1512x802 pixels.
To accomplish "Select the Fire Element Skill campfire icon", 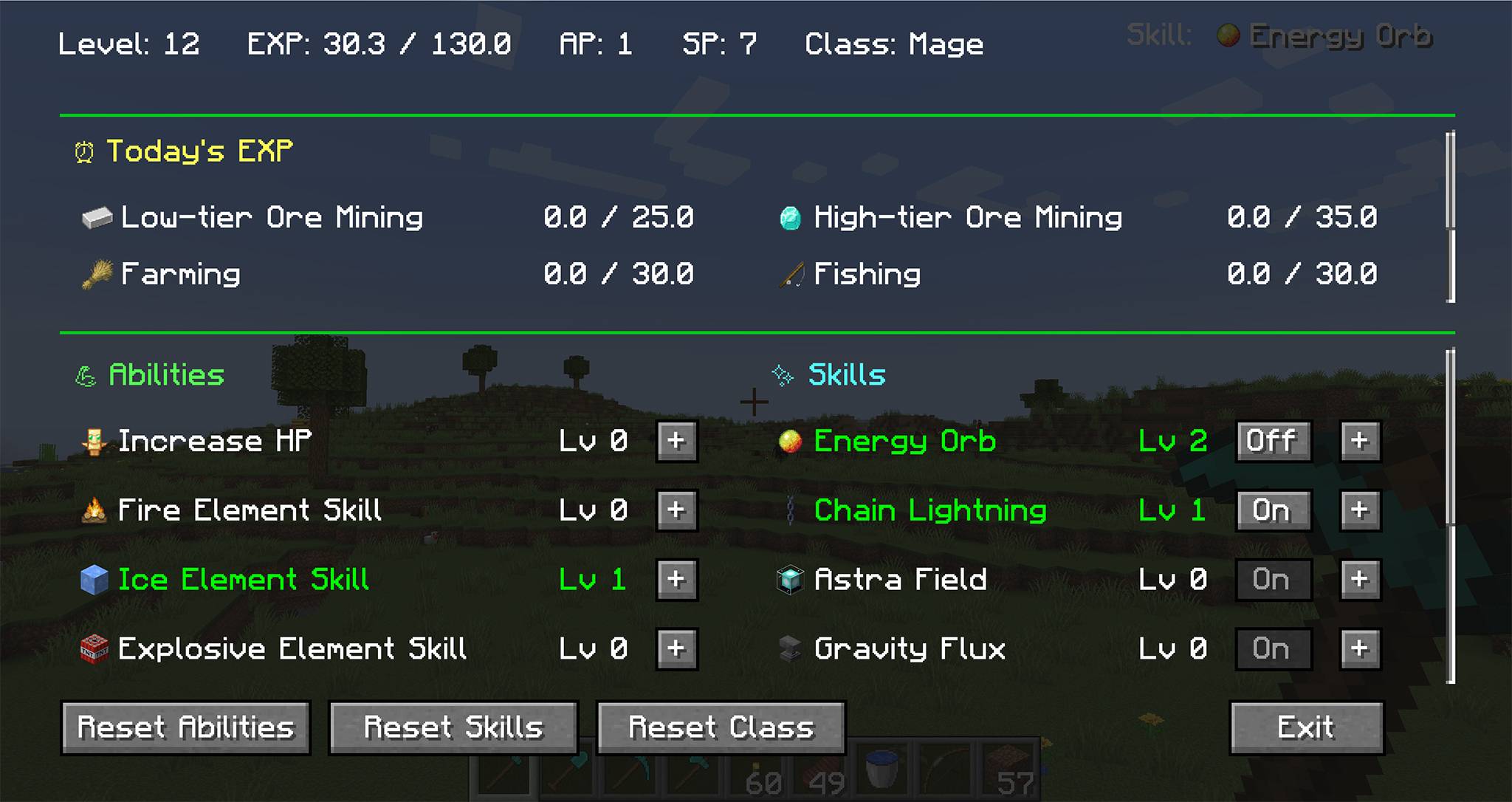I will 94,510.
